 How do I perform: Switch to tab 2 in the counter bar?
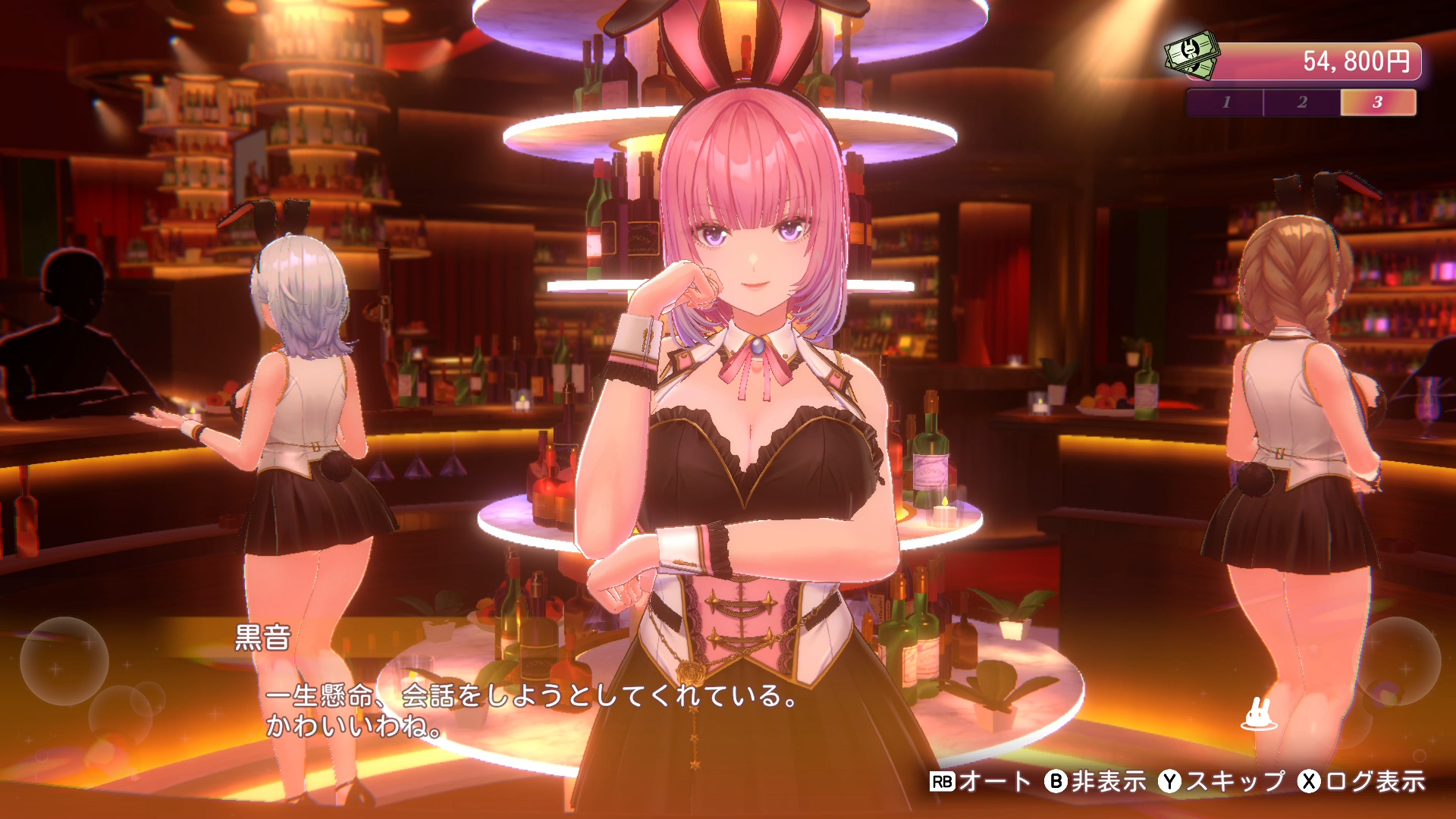tap(1302, 102)
